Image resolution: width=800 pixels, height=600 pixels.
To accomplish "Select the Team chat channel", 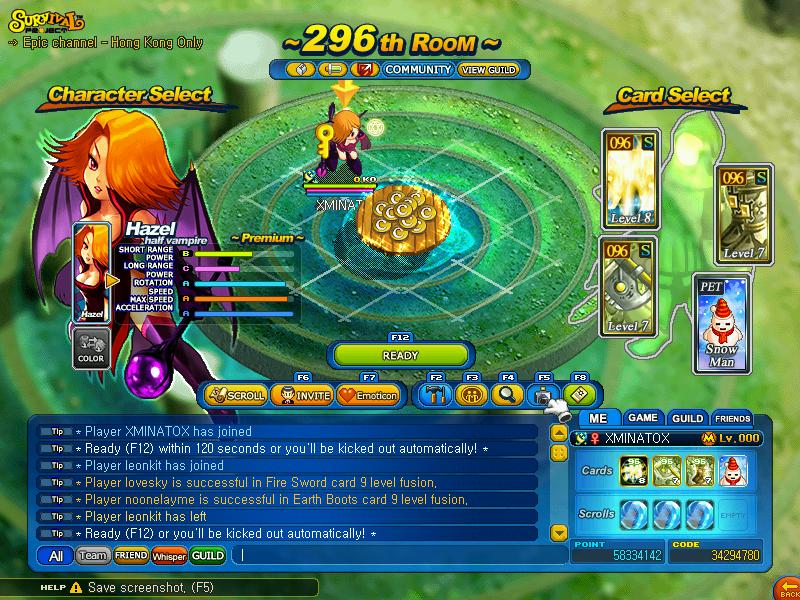I will pos(92,555).
